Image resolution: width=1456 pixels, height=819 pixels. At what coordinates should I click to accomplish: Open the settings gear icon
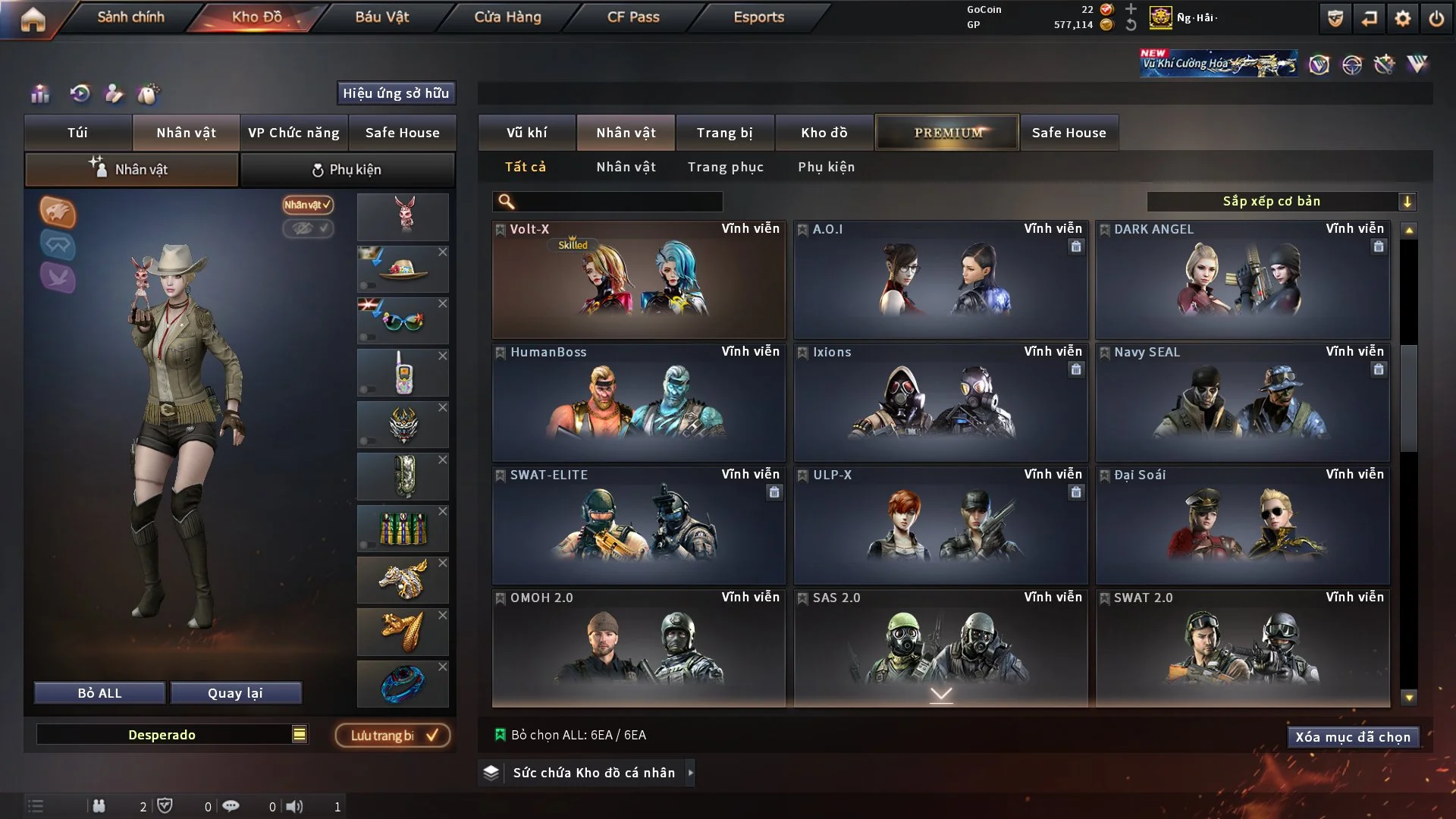pyautogui.click(x=1403, y=18)
